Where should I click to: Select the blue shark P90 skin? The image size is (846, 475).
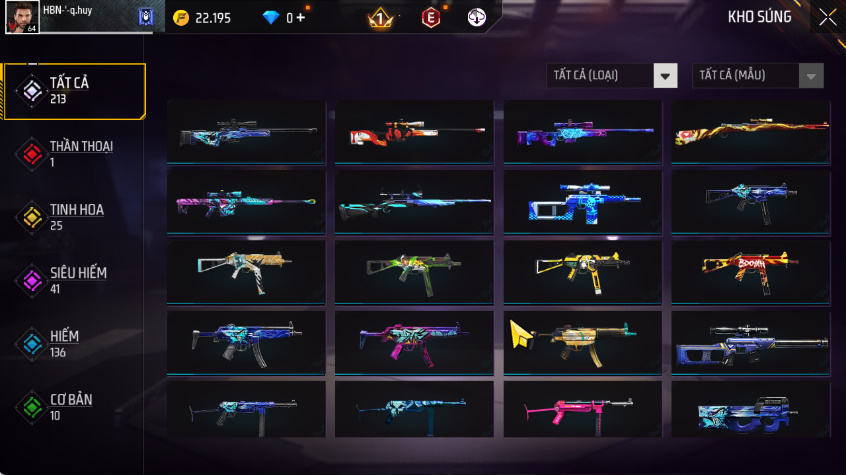click(750, 410)
